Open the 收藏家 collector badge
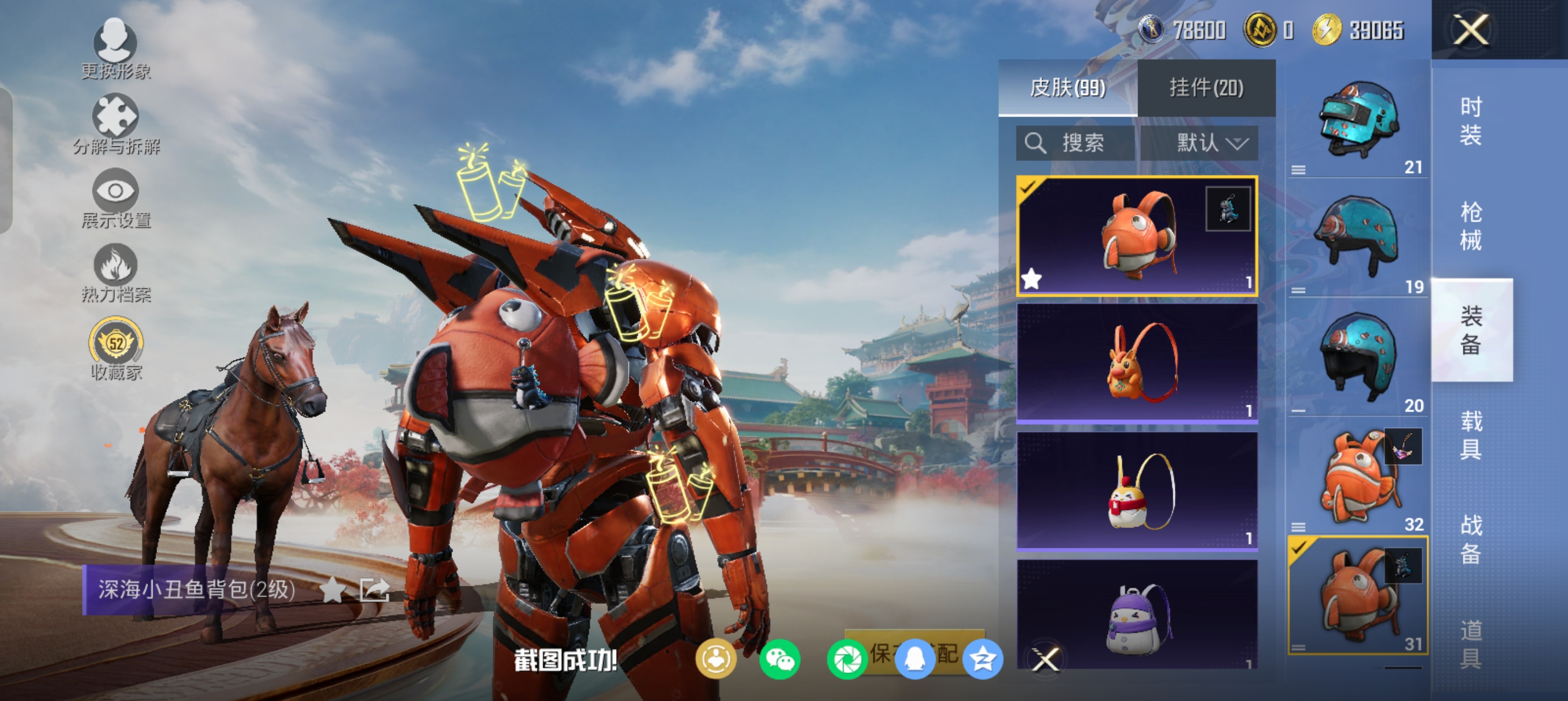 tap(115, 348)
